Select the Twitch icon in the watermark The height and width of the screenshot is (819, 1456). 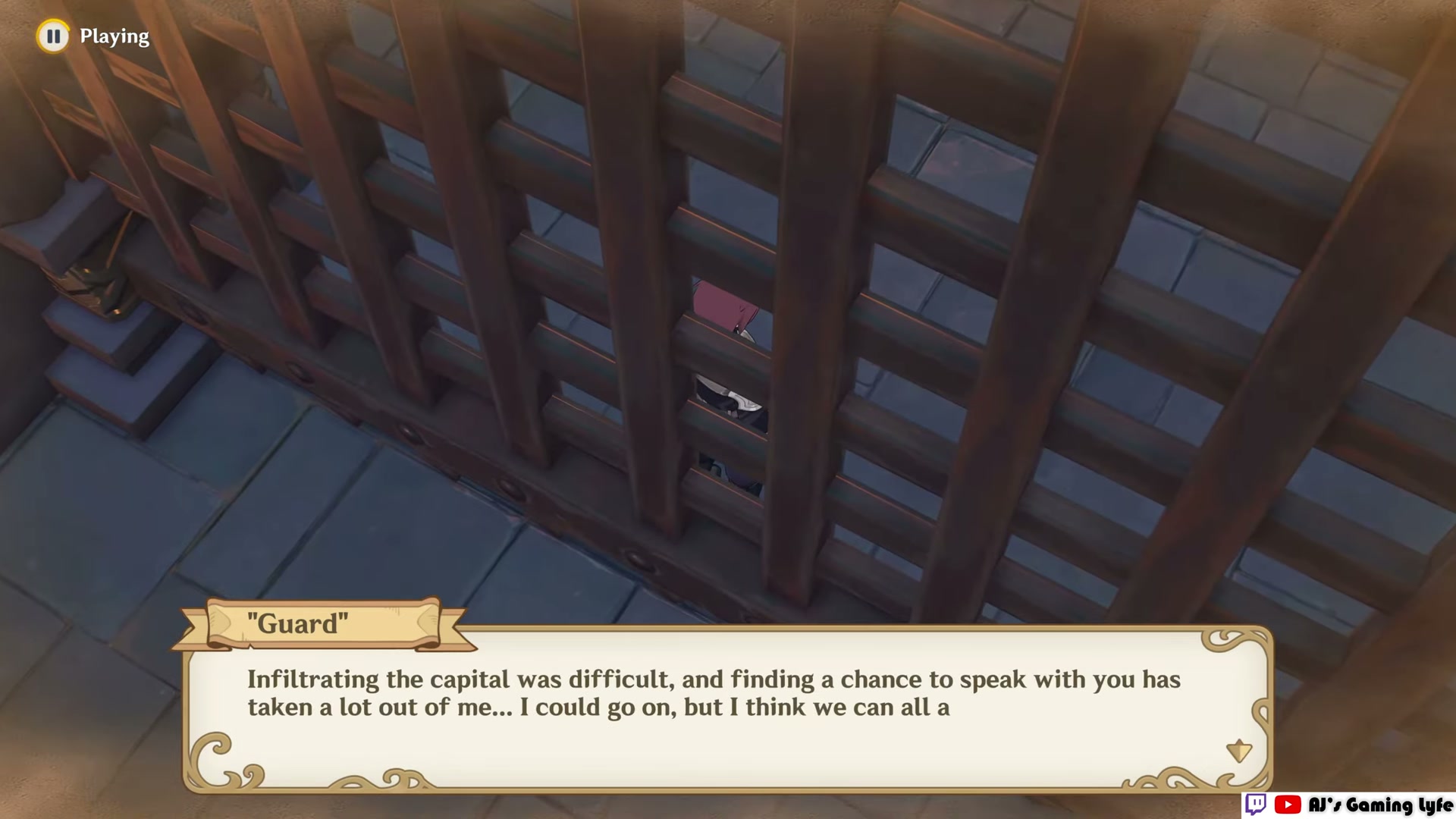click(1256, 805)
